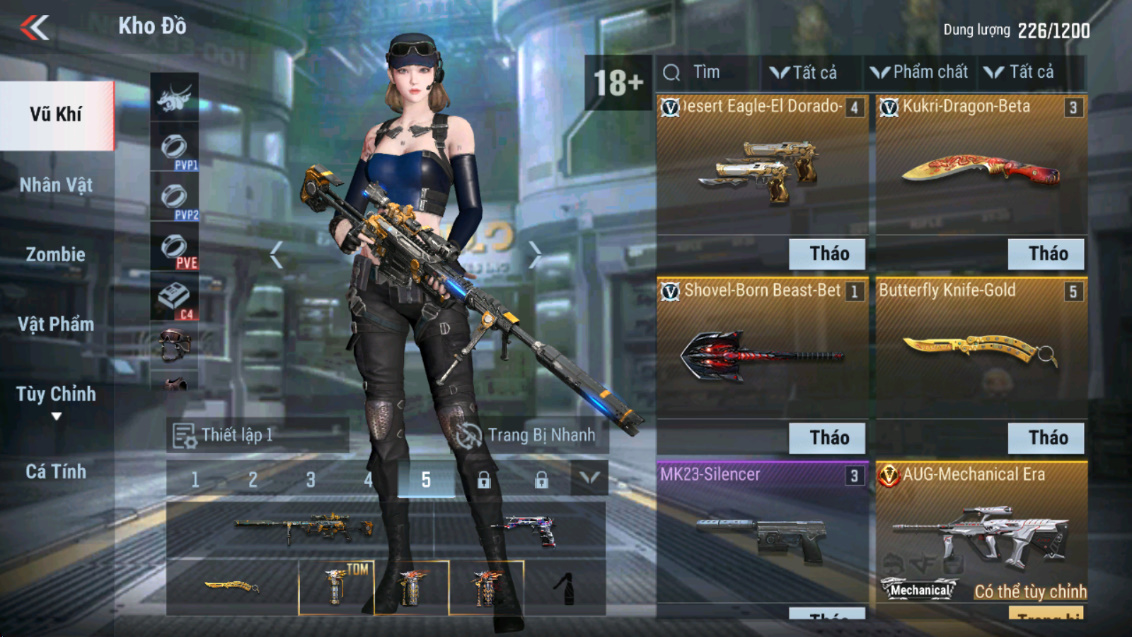Image resolution: width=1132 pixels, height=637 pixels.
Task: Open the Nhân Vật tab
Action: click(56, 185)
